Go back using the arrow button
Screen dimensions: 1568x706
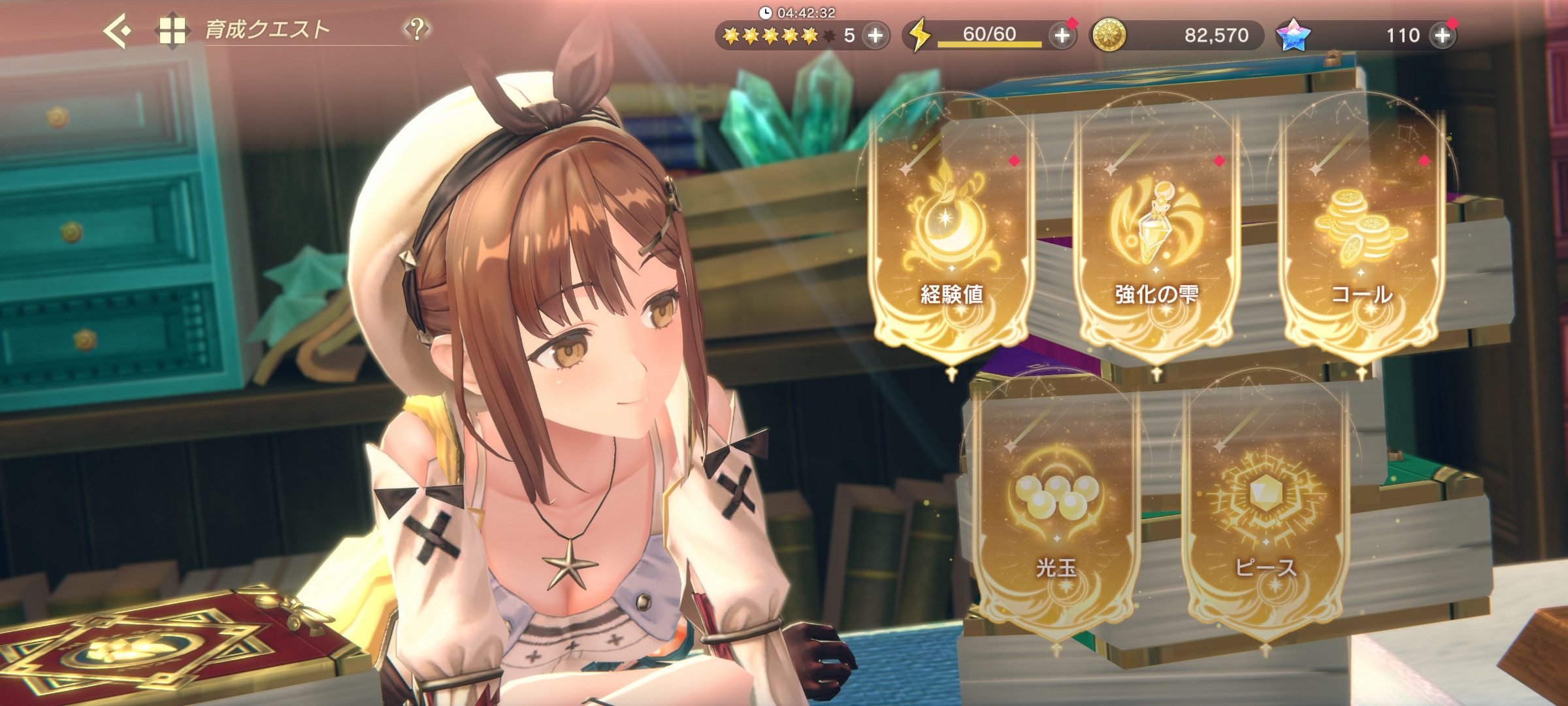118,31
